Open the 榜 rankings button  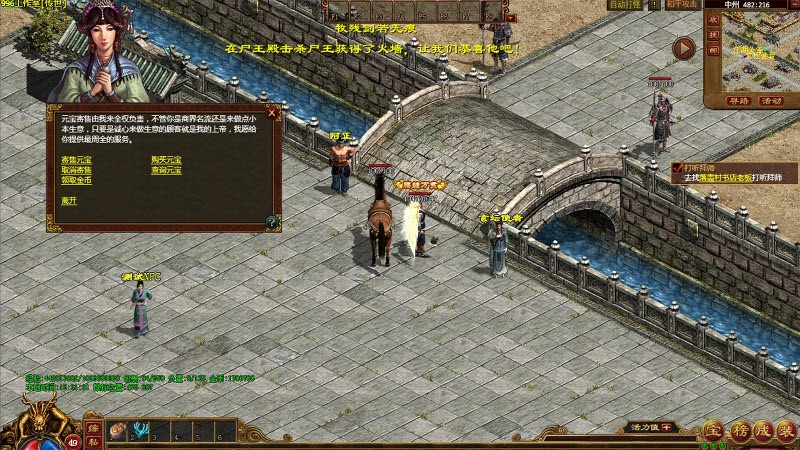[737, 431]
